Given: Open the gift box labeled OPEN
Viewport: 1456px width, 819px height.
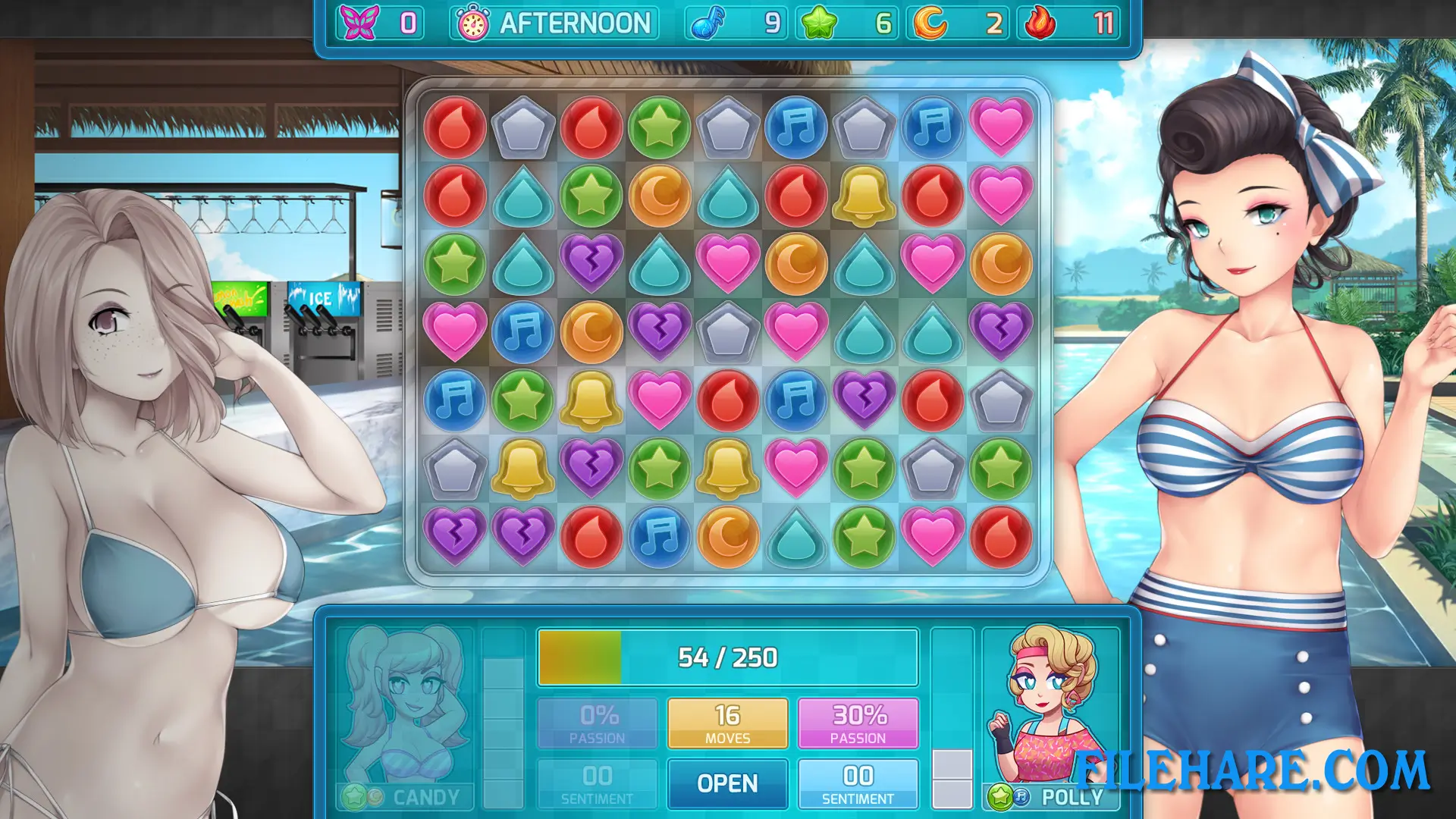Looking at the screenshot, I should 726,783.
